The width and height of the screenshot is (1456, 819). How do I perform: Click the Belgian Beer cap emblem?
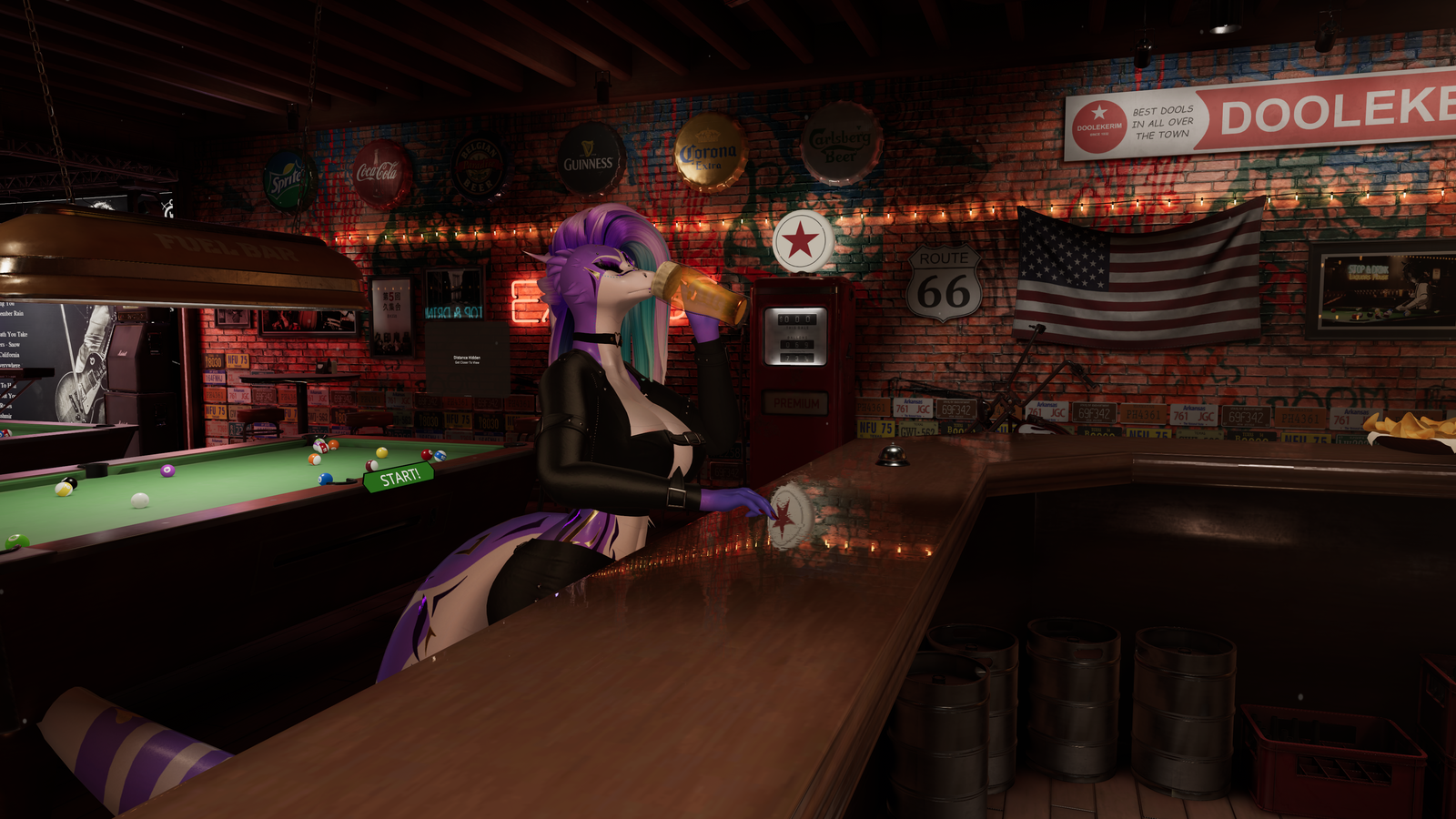coord(477,167)
